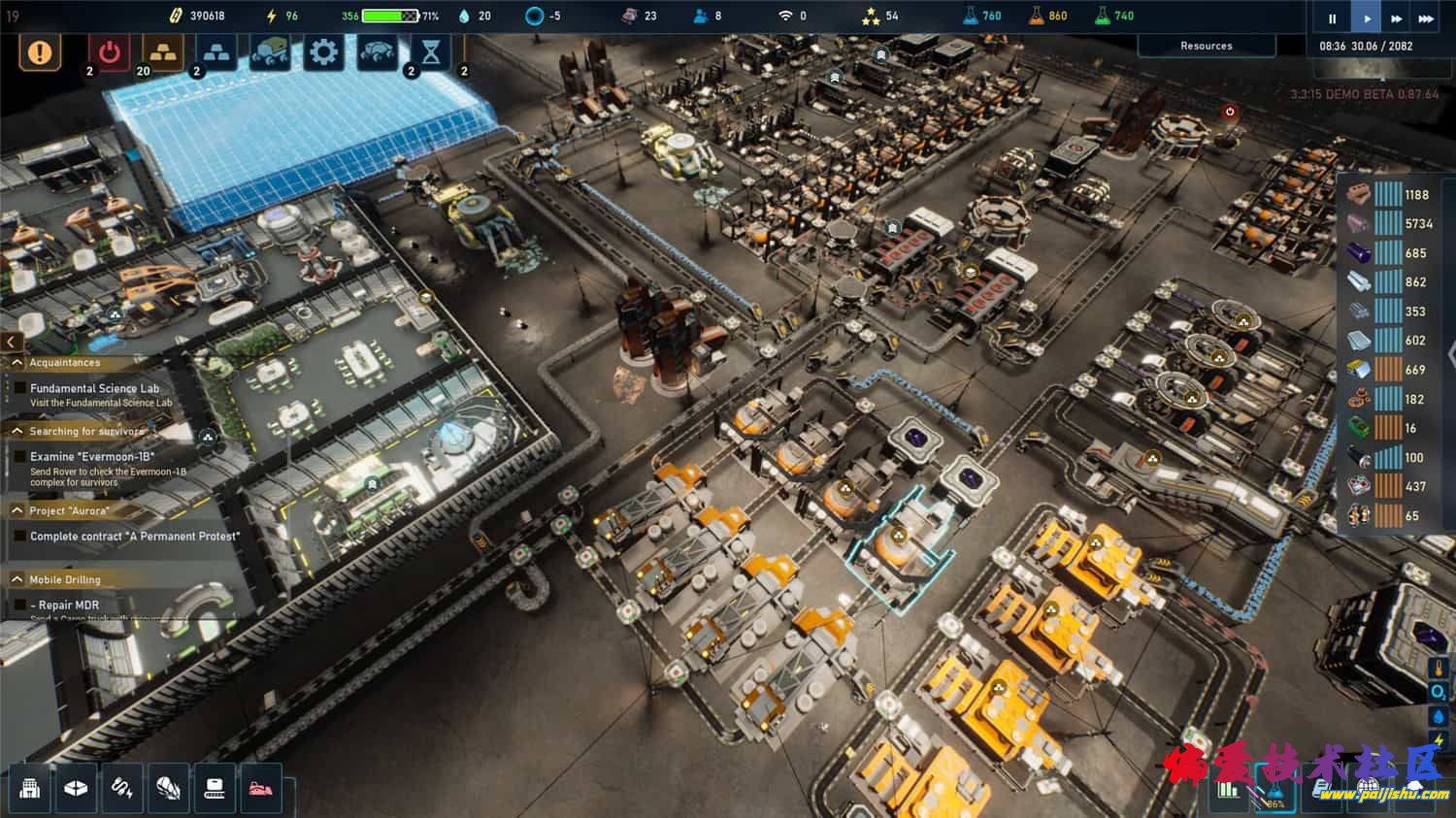Collapse the Searching for survivors section

17,431
